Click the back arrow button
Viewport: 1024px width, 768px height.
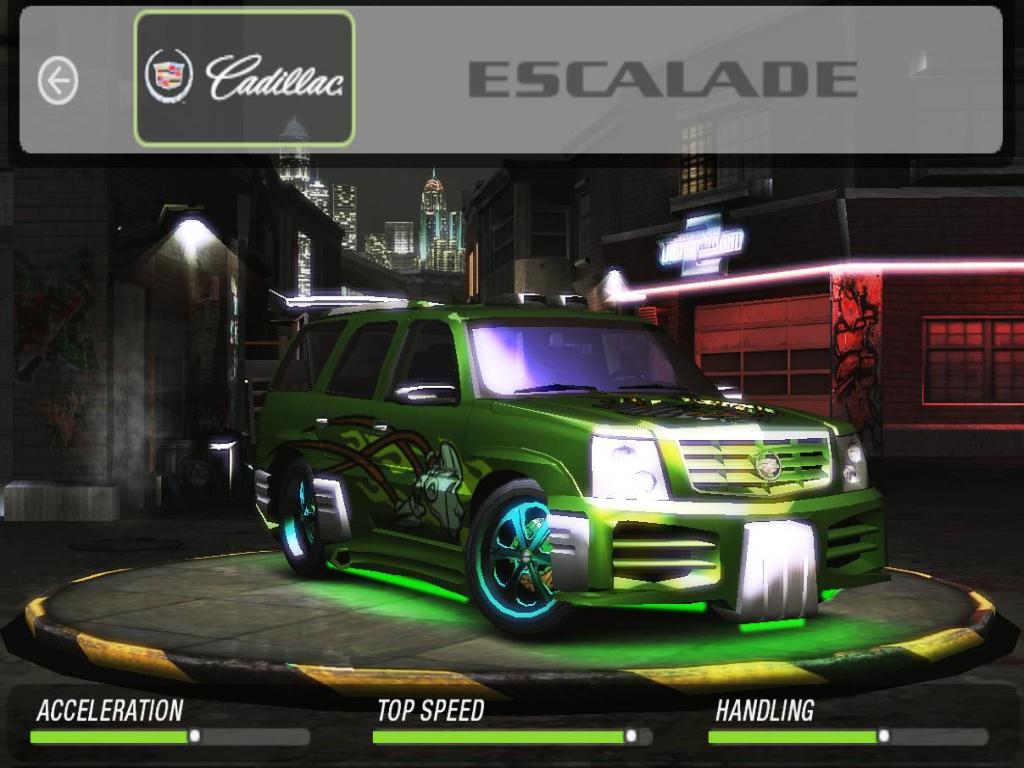58,80
